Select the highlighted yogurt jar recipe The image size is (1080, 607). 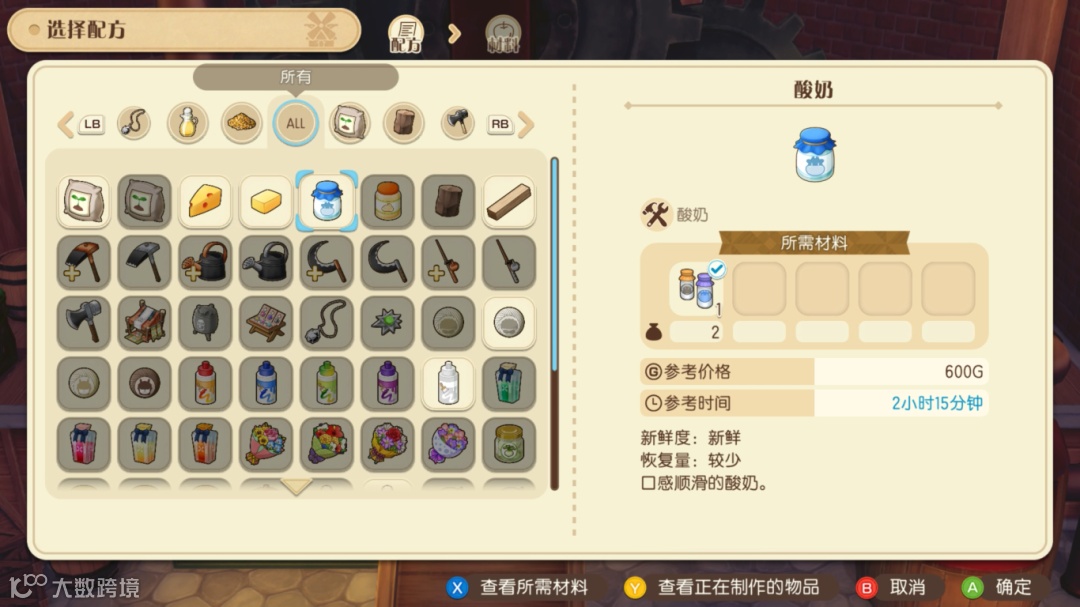[327, 202]
